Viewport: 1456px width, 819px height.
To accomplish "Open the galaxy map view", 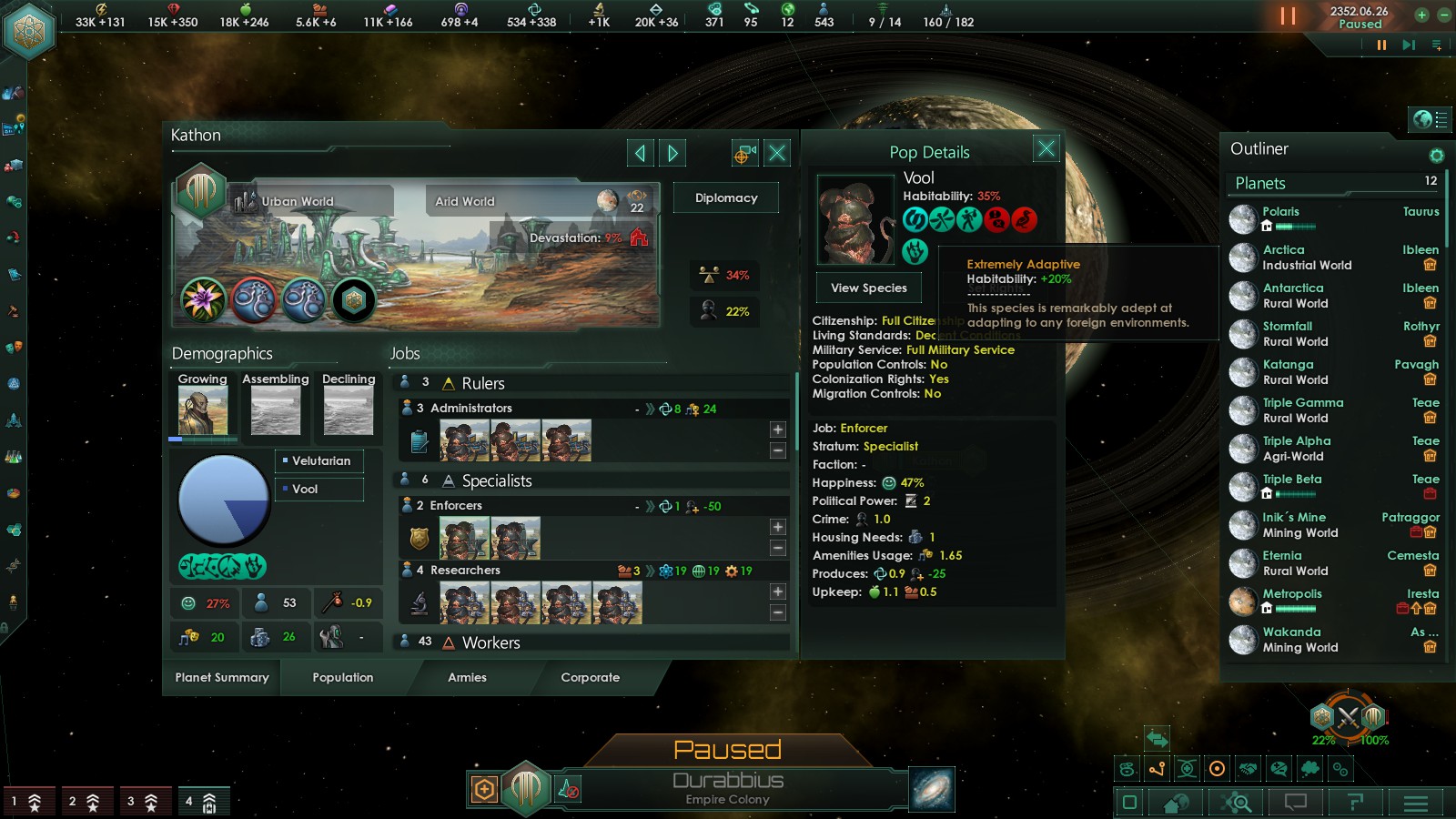I will pos(931,788).
